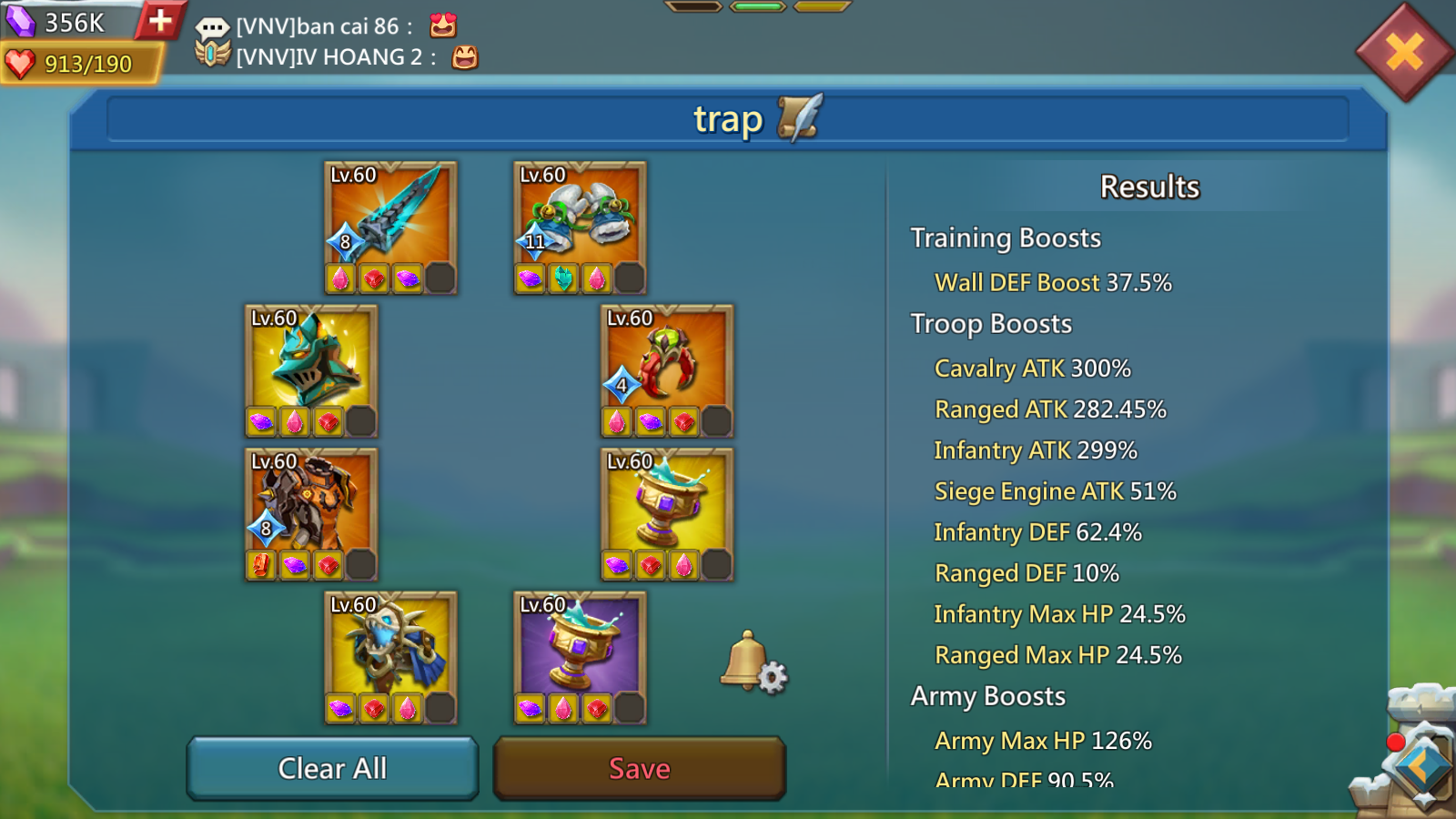1456x819 pixels.
Task: Select the gold chalice accessory slot
Action: coord(667,503)
